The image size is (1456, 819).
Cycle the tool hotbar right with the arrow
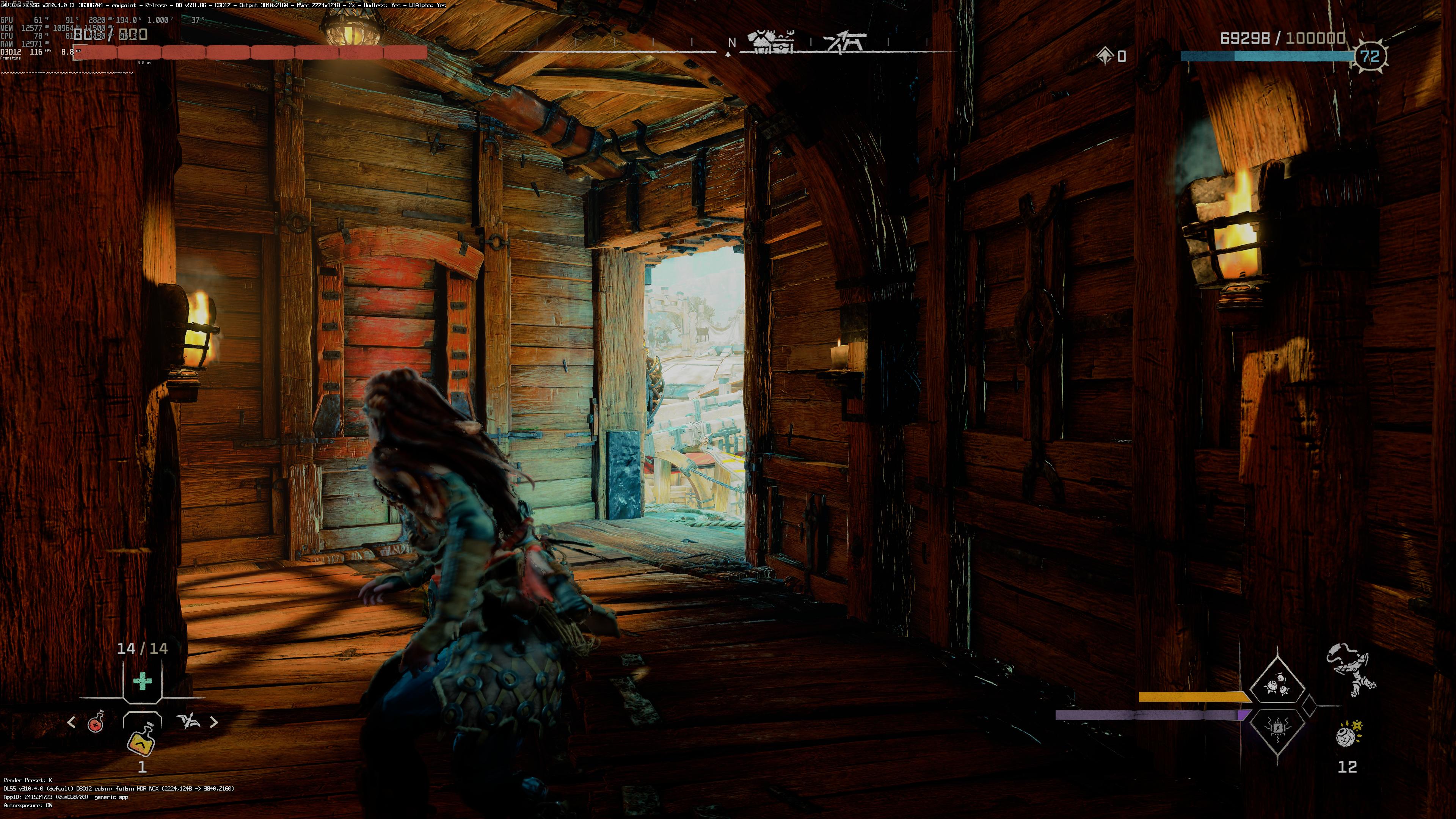[213, 722]
